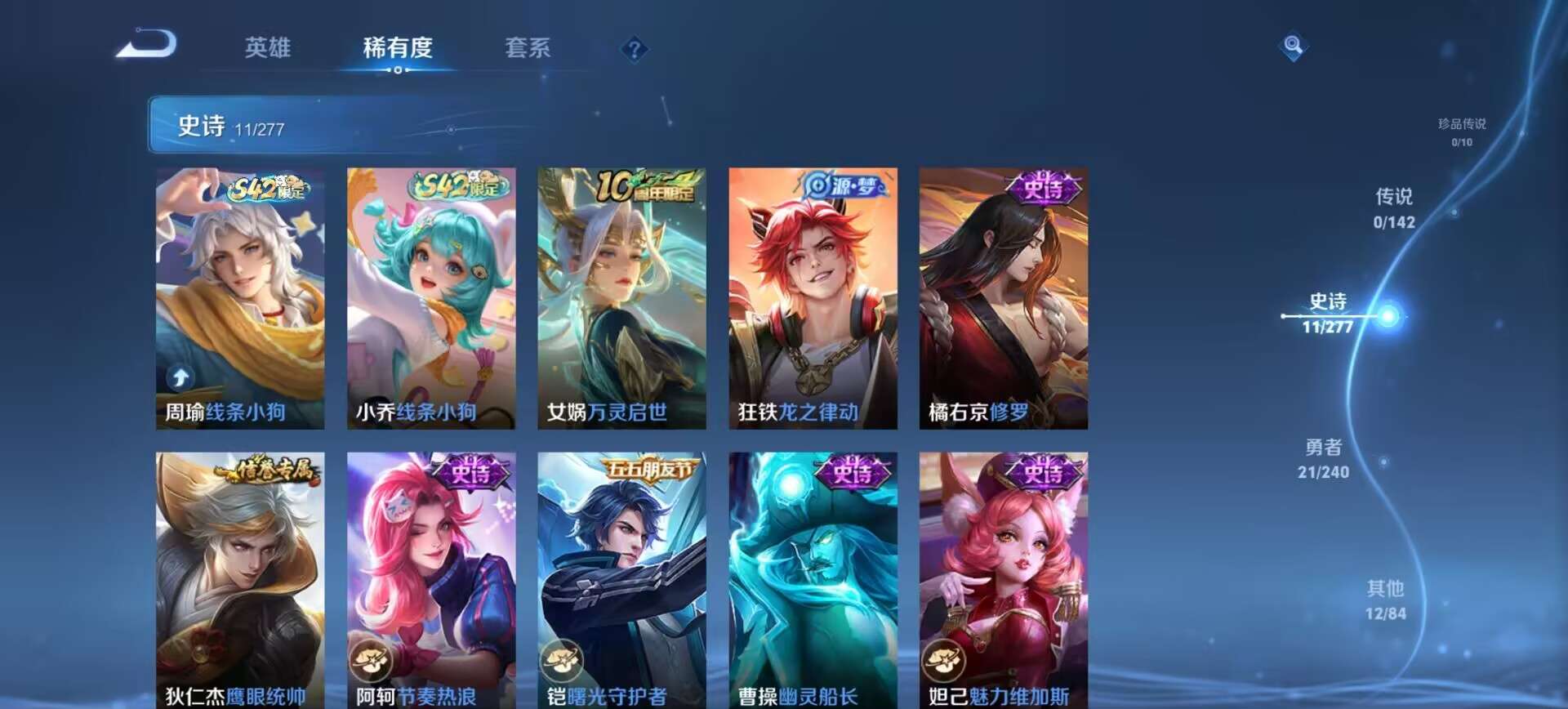Choose the 小乔 线条小狗 skin card
The height and width of the screenshot is (709, 1568).
point(431,298)
